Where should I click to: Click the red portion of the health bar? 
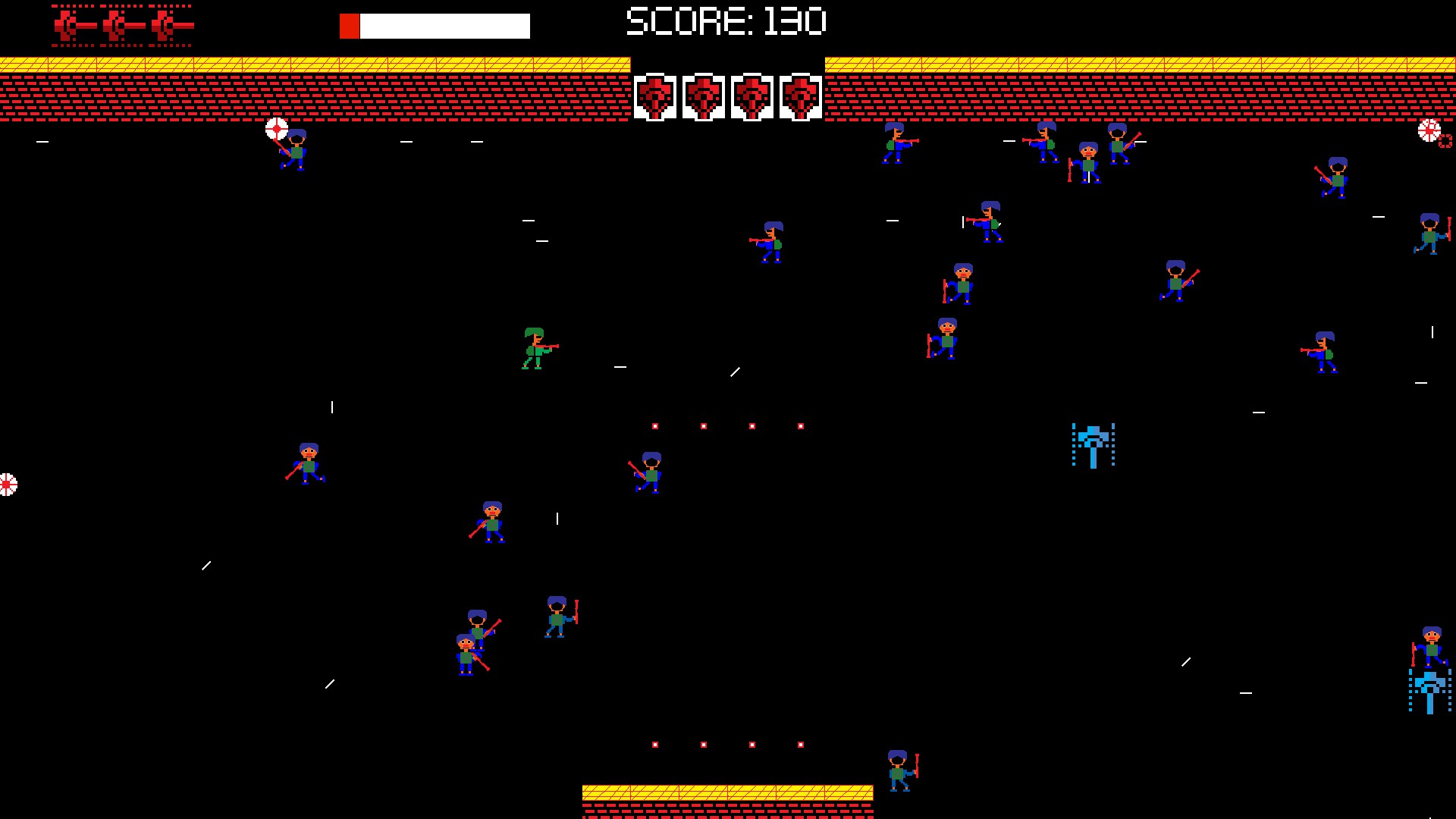click(350, 25)
